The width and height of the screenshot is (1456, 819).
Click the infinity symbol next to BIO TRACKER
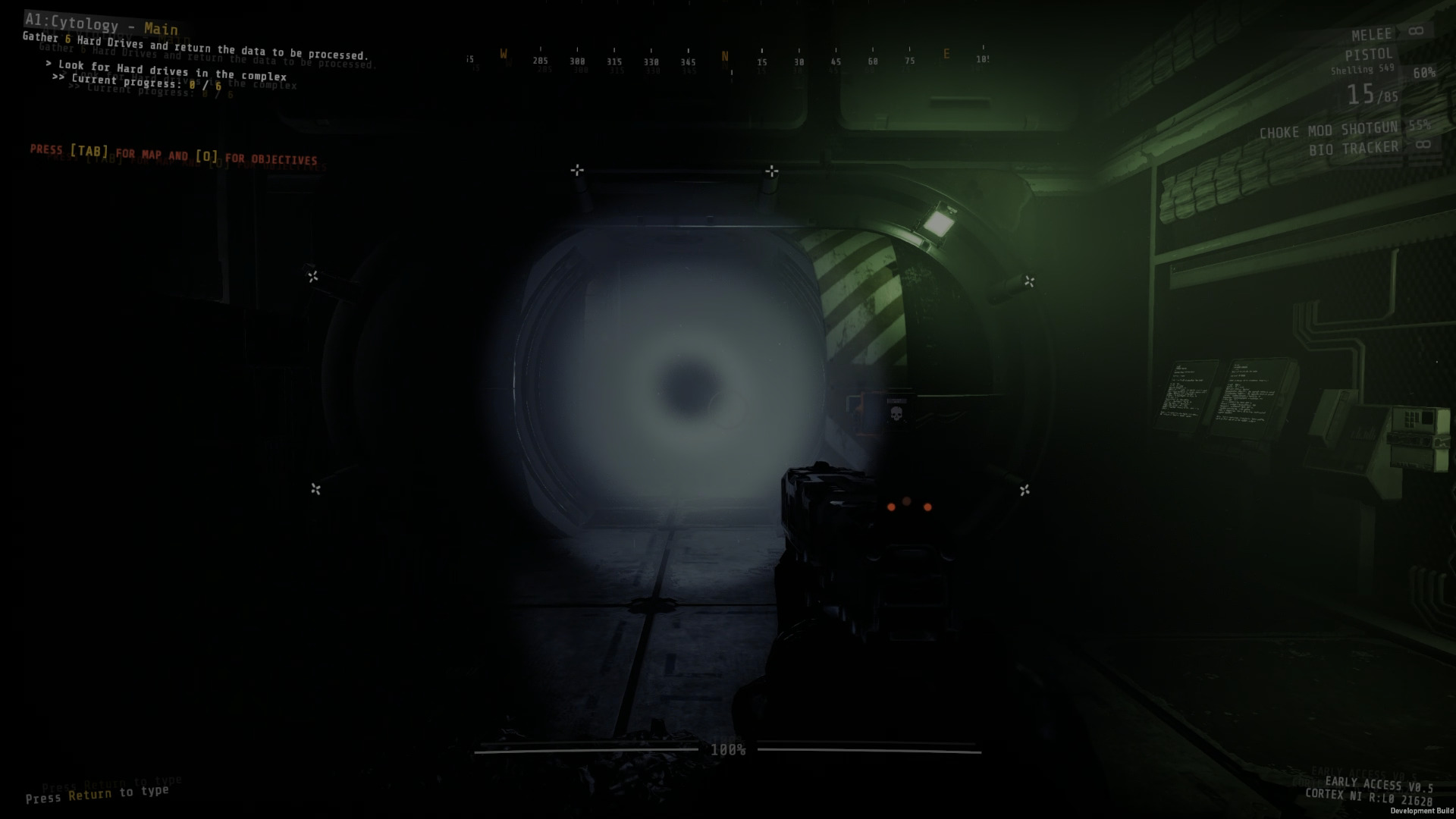click(x=1424, y=144)
